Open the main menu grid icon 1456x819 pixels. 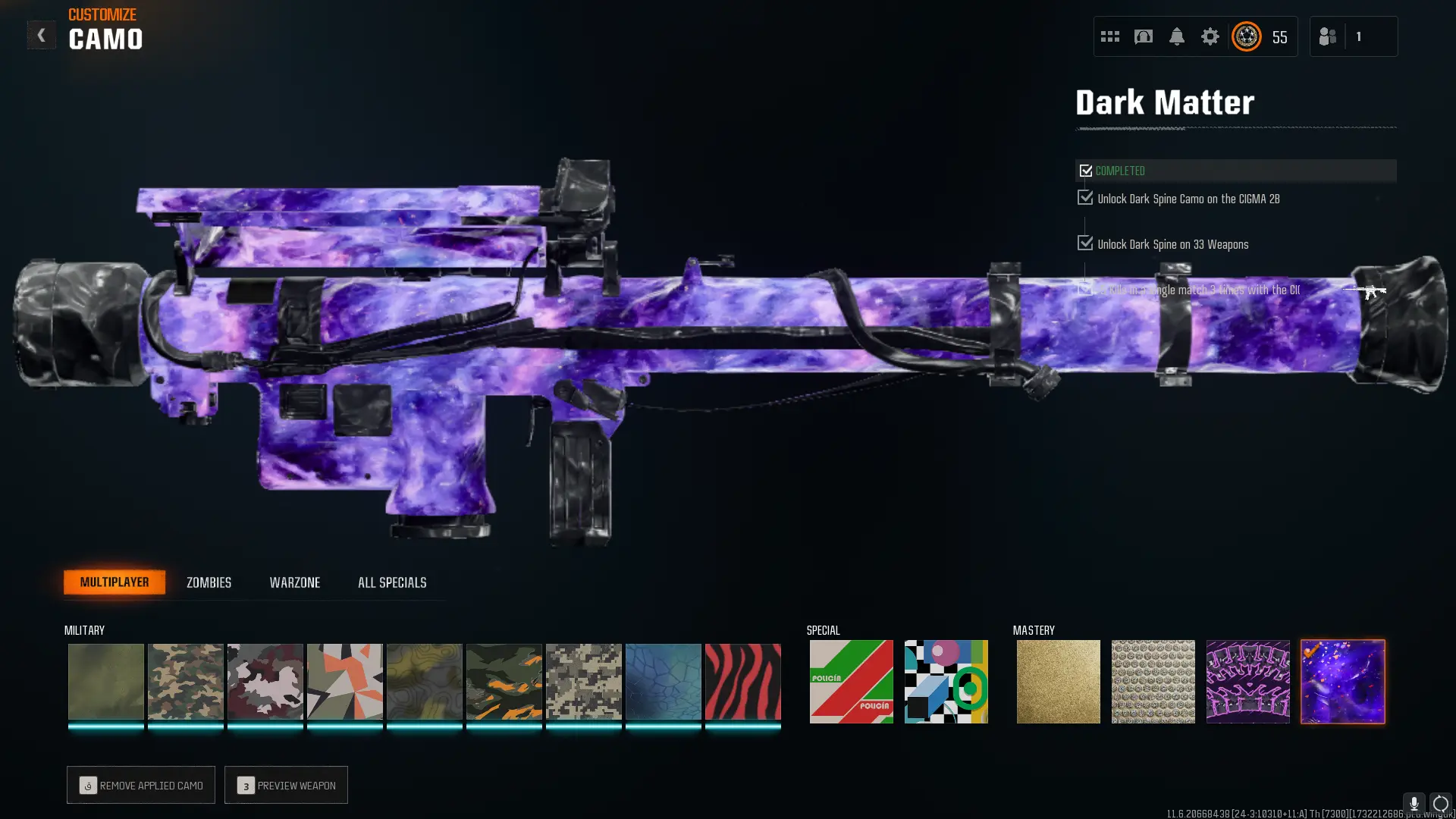(x=1109, y=36)
